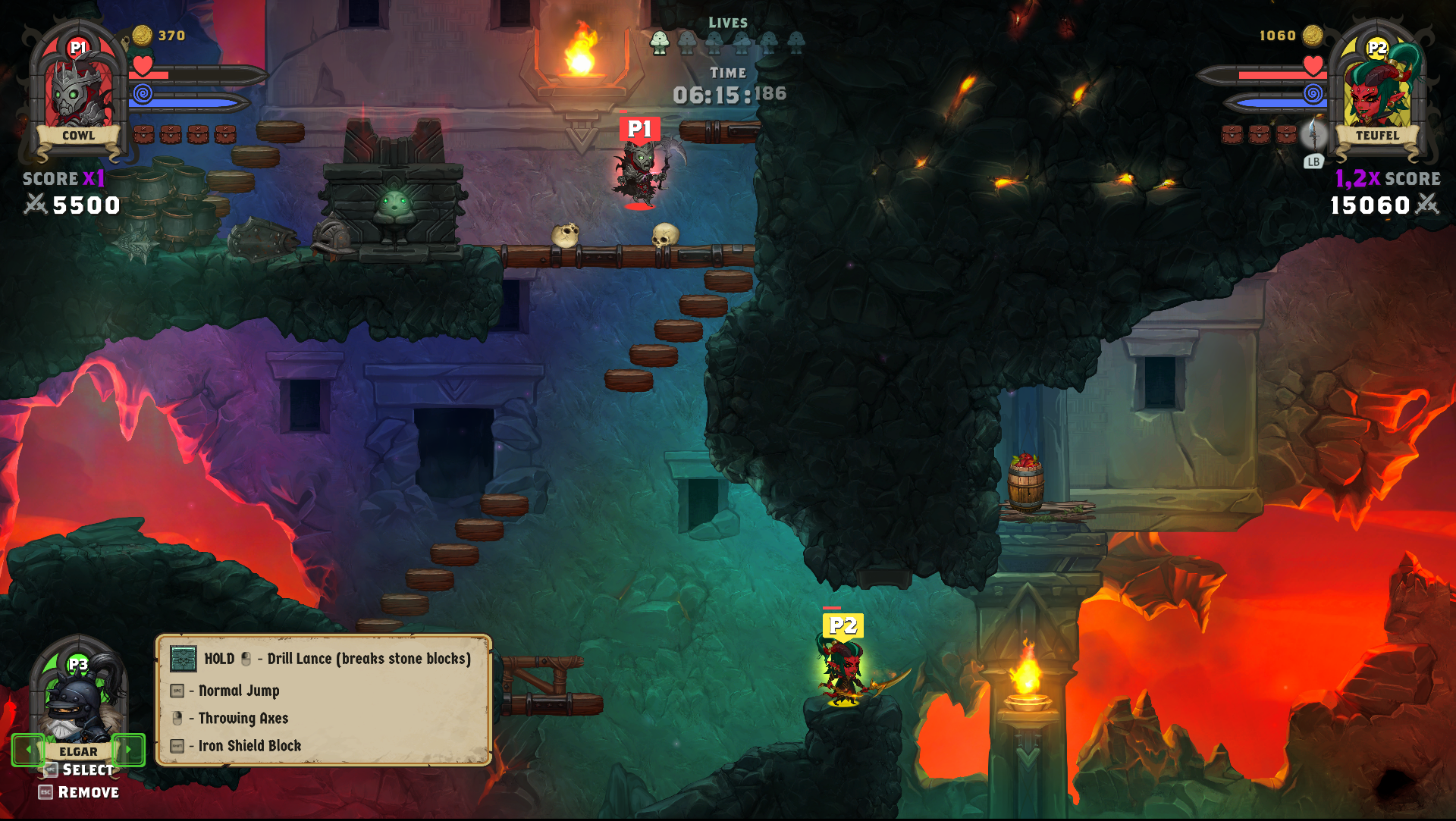
Task: Click Teufel's P2 character portrait
Action: [x=1377, y=87]
